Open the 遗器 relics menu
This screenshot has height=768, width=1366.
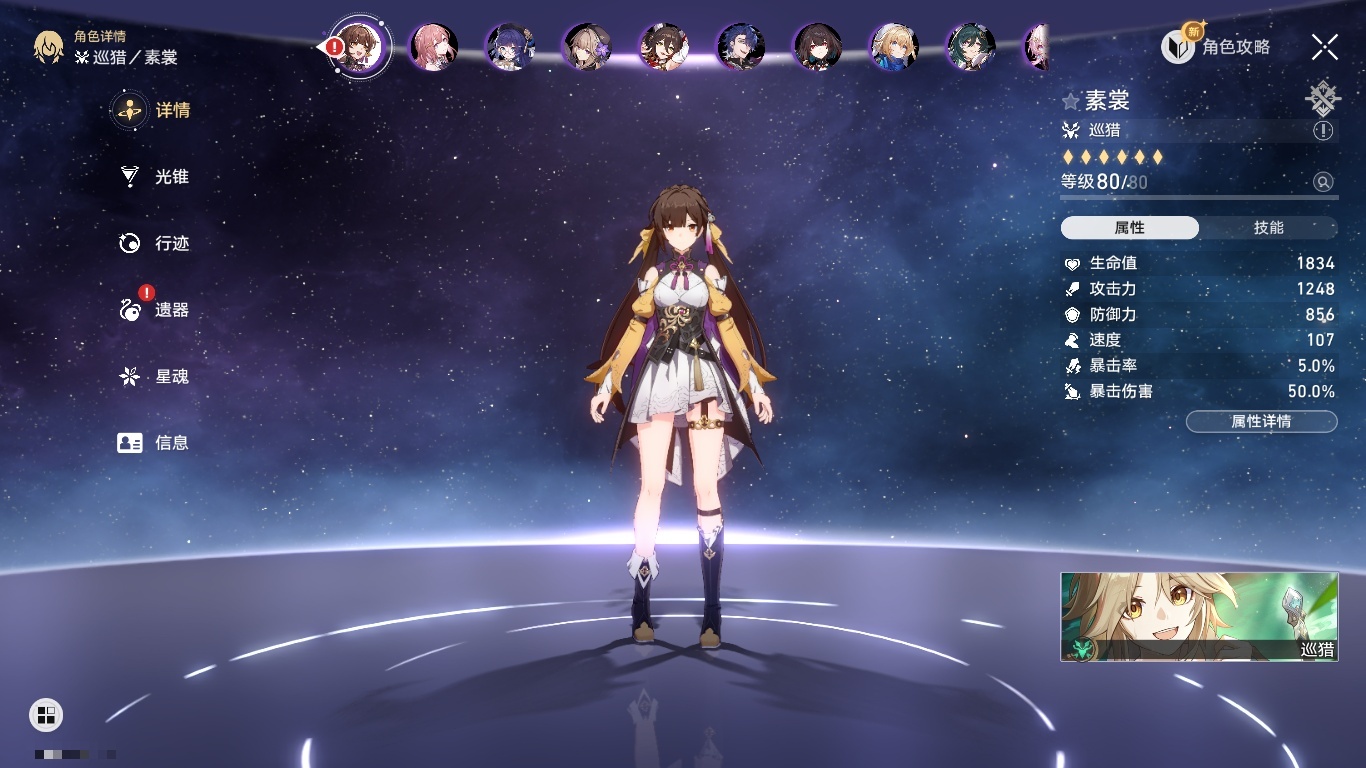[153, 310]
